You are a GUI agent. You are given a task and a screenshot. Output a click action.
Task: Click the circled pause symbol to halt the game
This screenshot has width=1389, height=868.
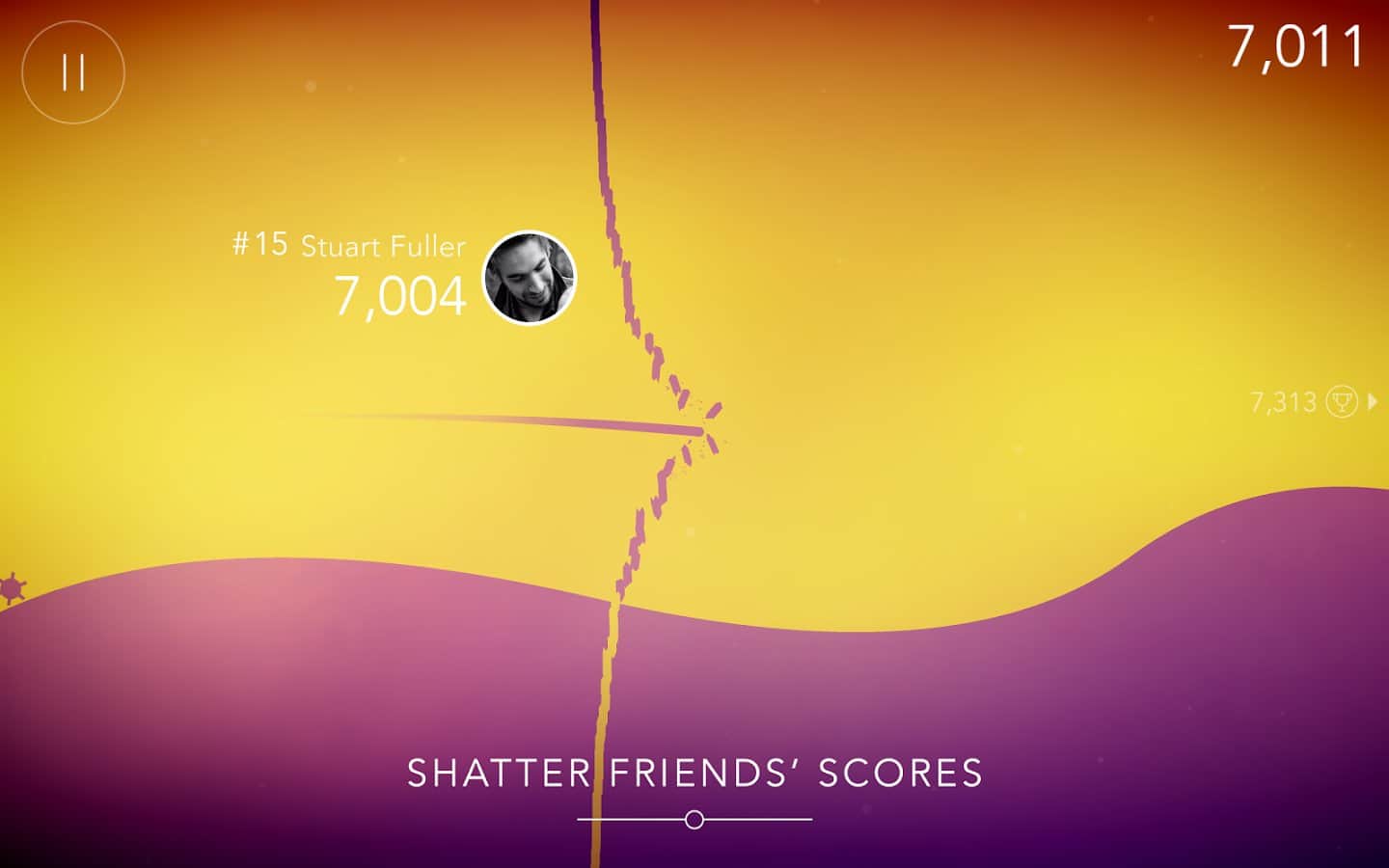point(71,71)
